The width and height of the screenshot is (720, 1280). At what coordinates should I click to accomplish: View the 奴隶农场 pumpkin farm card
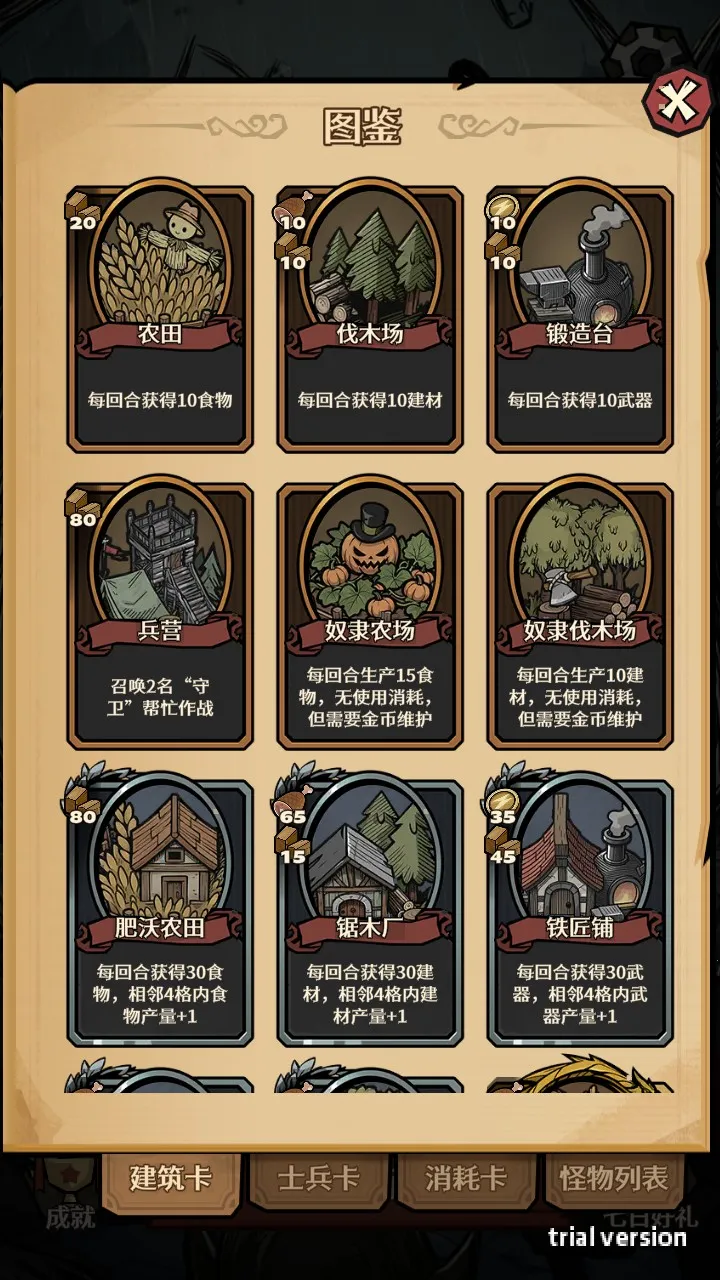coord(370,615)
